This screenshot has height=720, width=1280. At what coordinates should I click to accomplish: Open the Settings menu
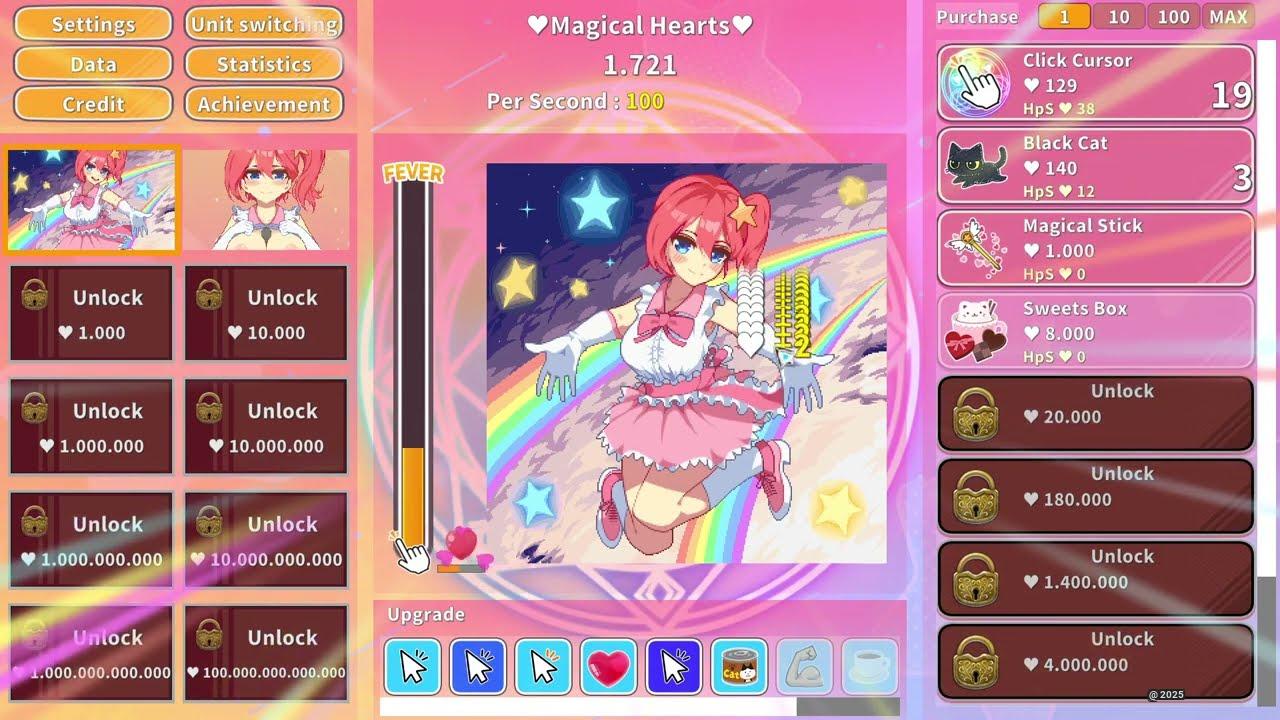pyautogui.click(x=92, y=24)
